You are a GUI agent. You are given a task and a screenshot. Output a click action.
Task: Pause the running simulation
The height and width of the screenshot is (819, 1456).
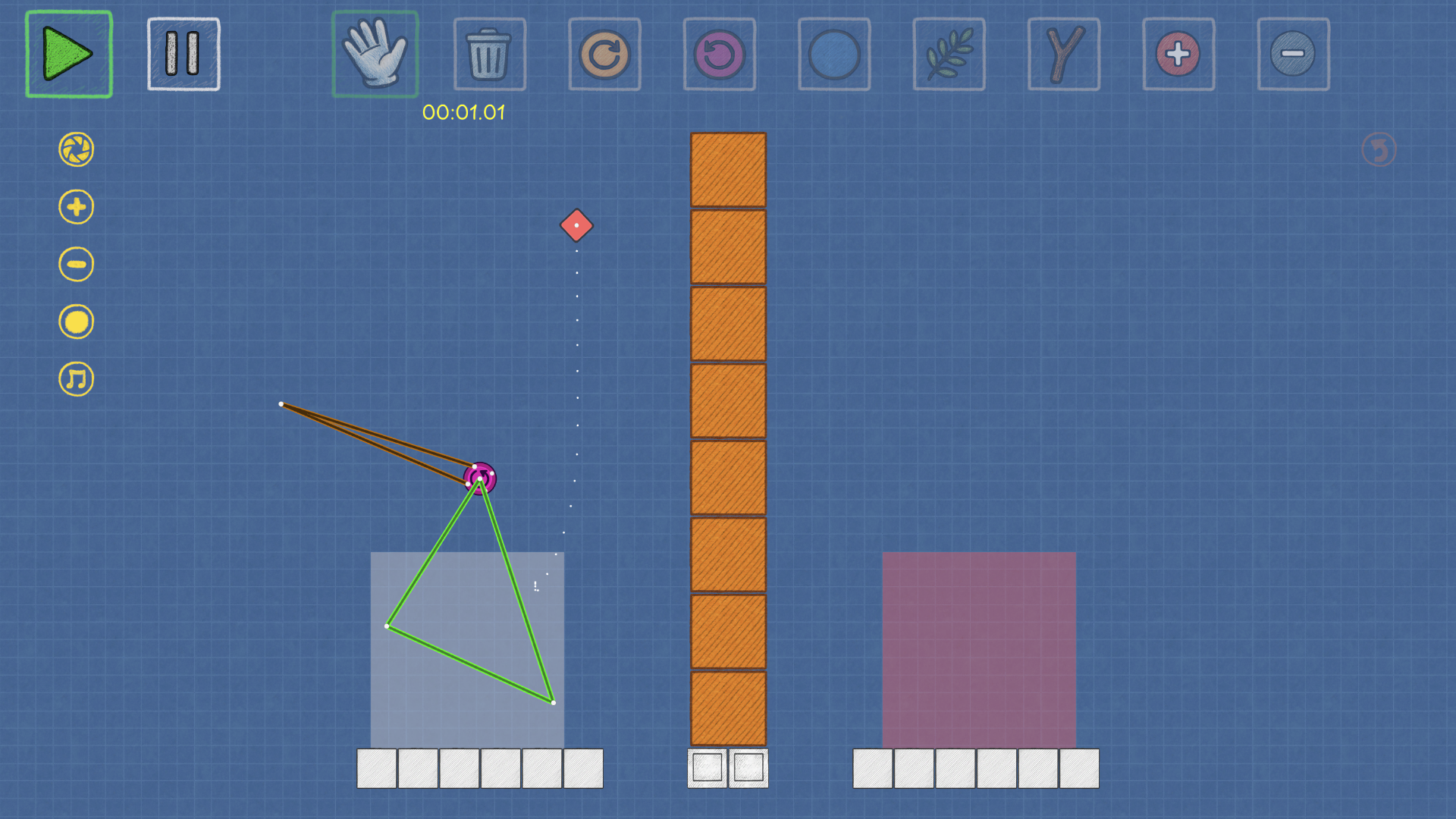coord(183,53)
